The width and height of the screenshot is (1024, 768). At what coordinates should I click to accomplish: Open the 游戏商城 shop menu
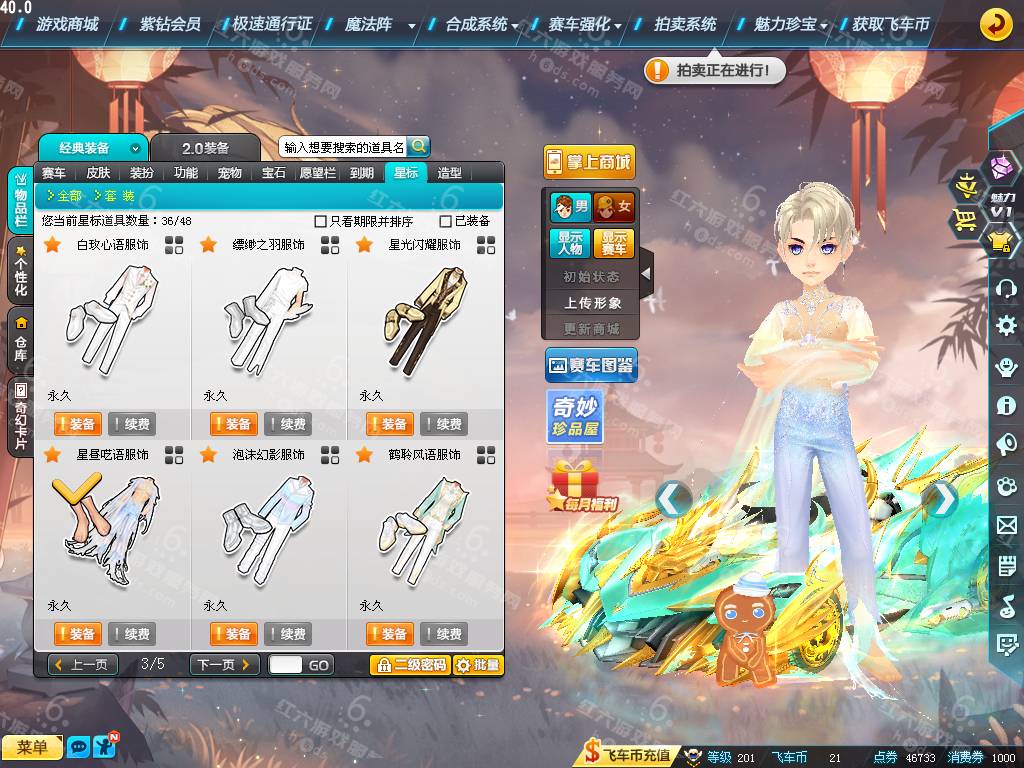66,24
